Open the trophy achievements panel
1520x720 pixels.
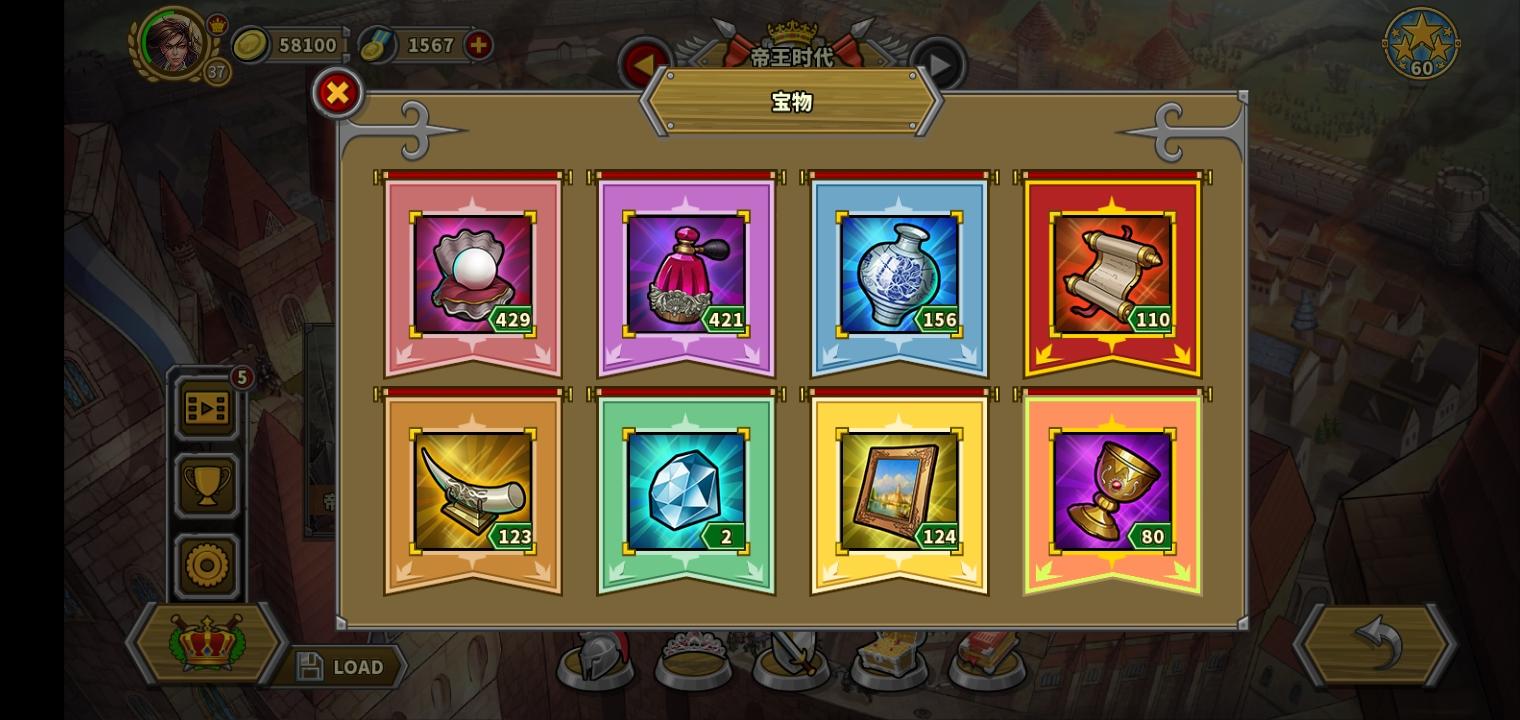pos(206,485)
